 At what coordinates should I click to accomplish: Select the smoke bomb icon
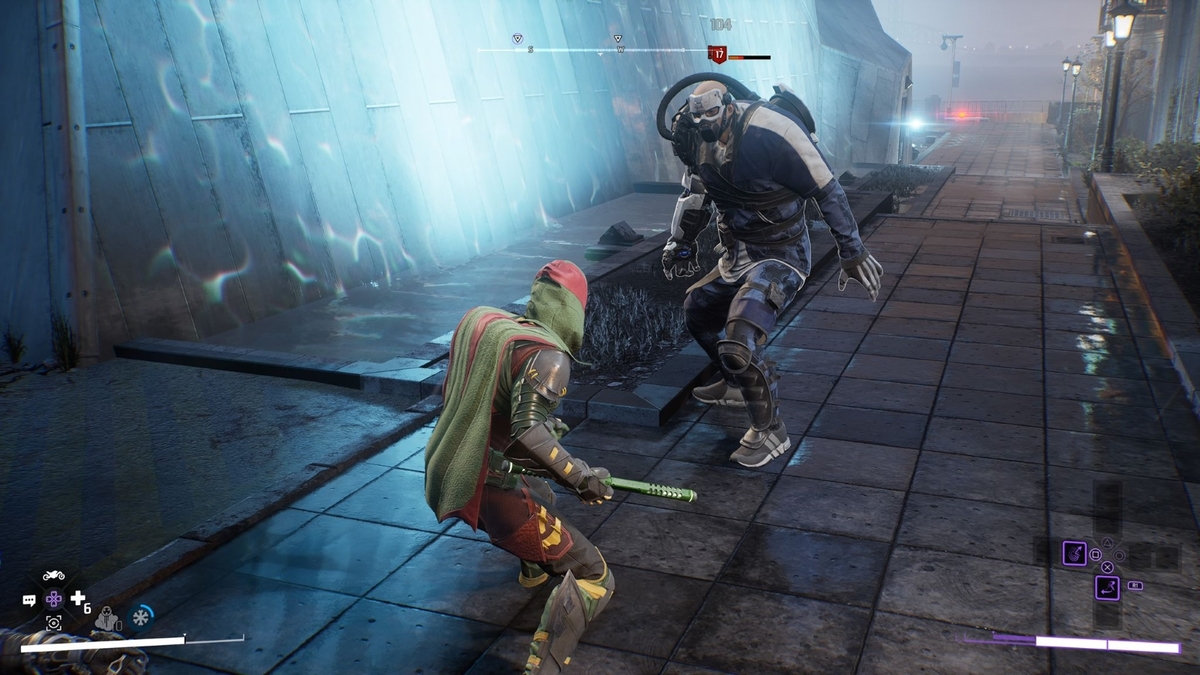(x=107, y=620)
